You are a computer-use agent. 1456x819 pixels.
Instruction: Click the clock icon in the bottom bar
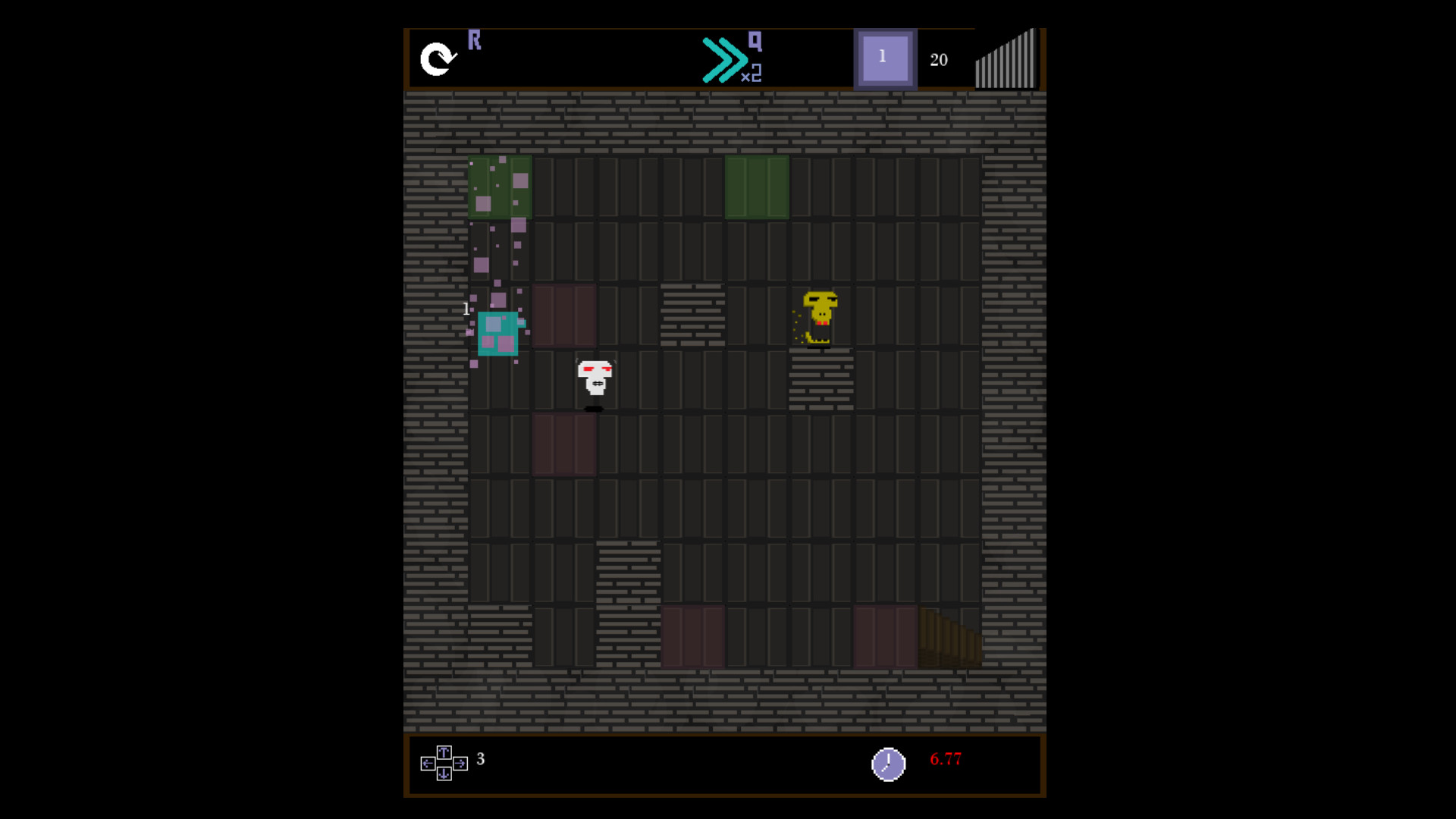(x=887, y=764)
